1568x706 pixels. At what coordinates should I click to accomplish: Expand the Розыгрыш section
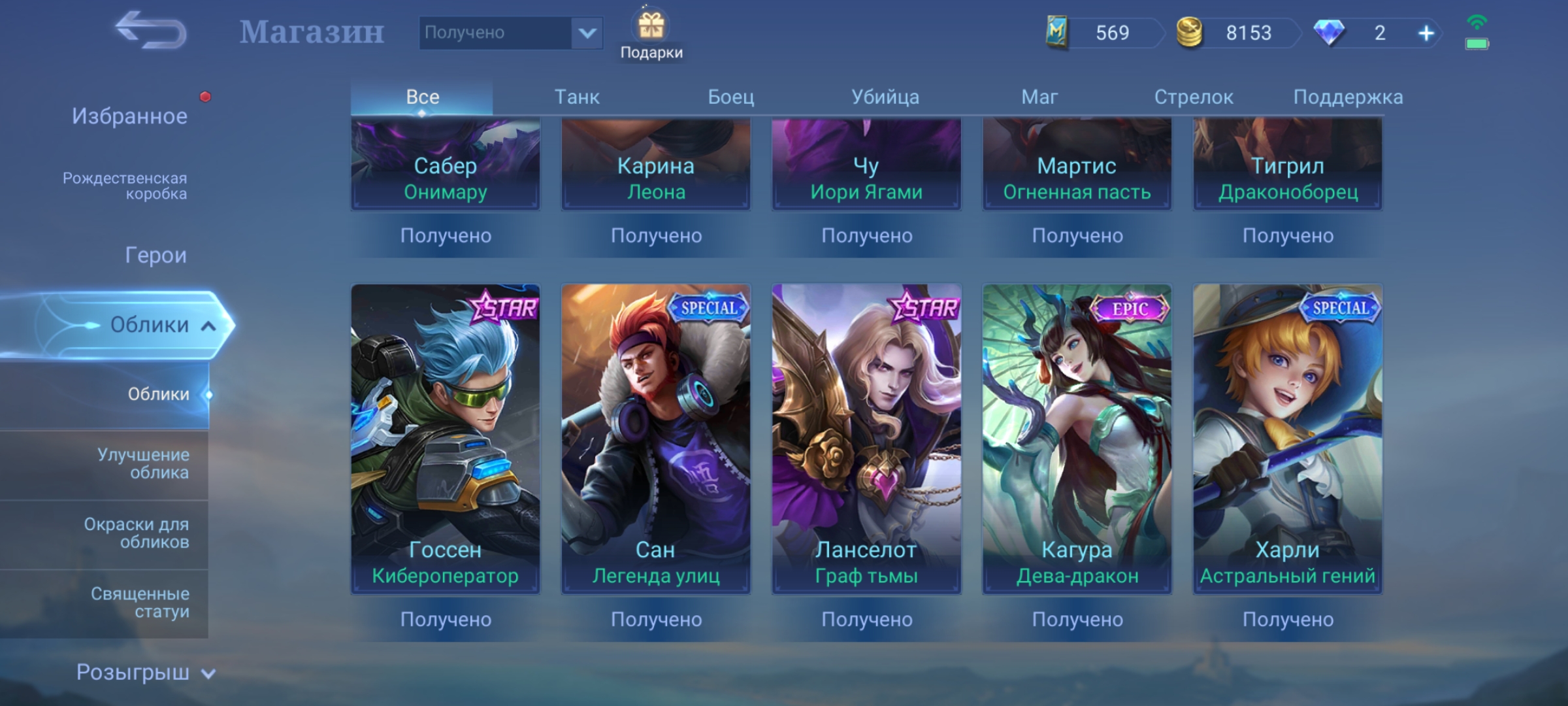[145, 673]
